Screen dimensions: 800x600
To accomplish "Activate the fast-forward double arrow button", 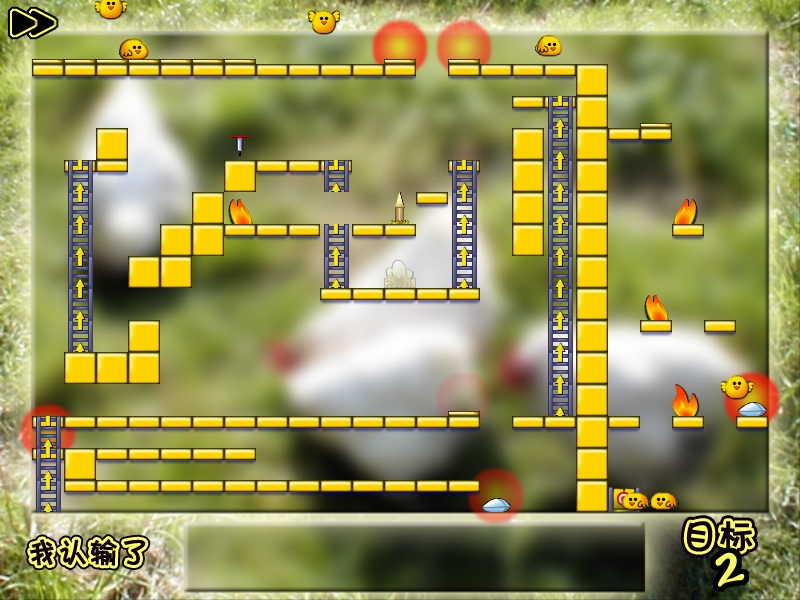I will coord(33,23).
